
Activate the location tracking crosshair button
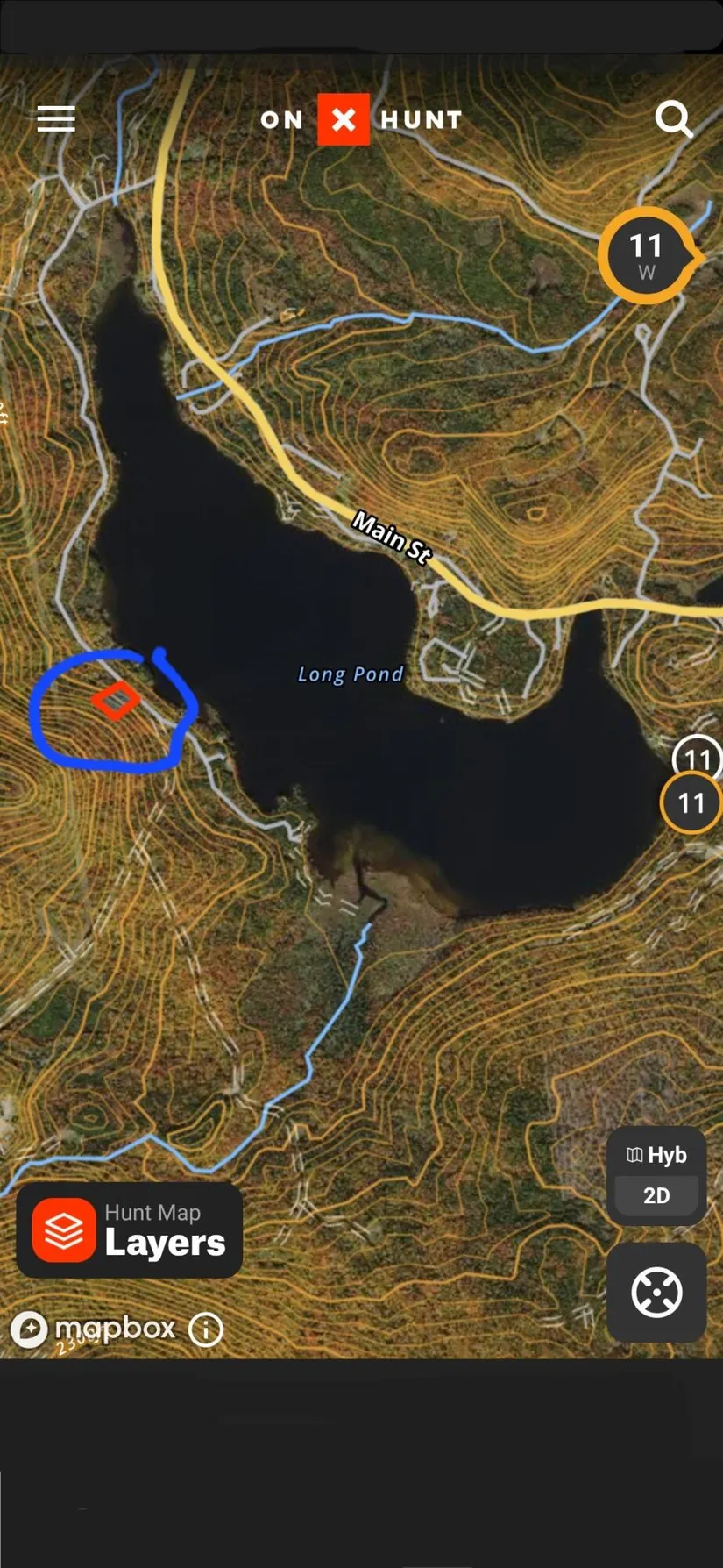[656, 1292]
